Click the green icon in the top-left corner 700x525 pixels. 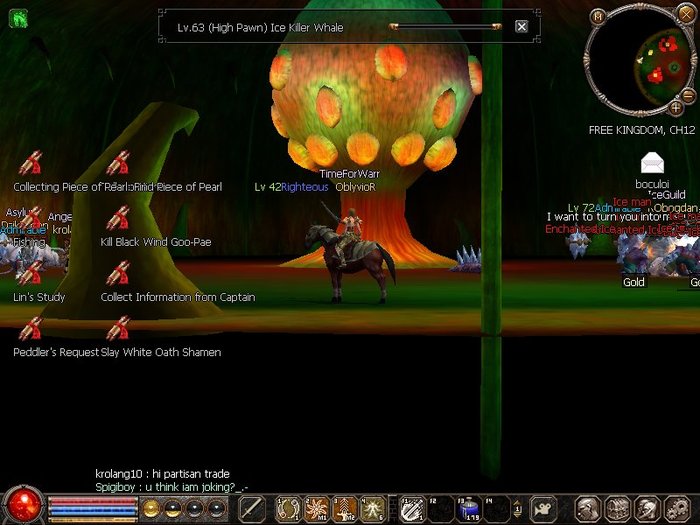coord(17,17)
